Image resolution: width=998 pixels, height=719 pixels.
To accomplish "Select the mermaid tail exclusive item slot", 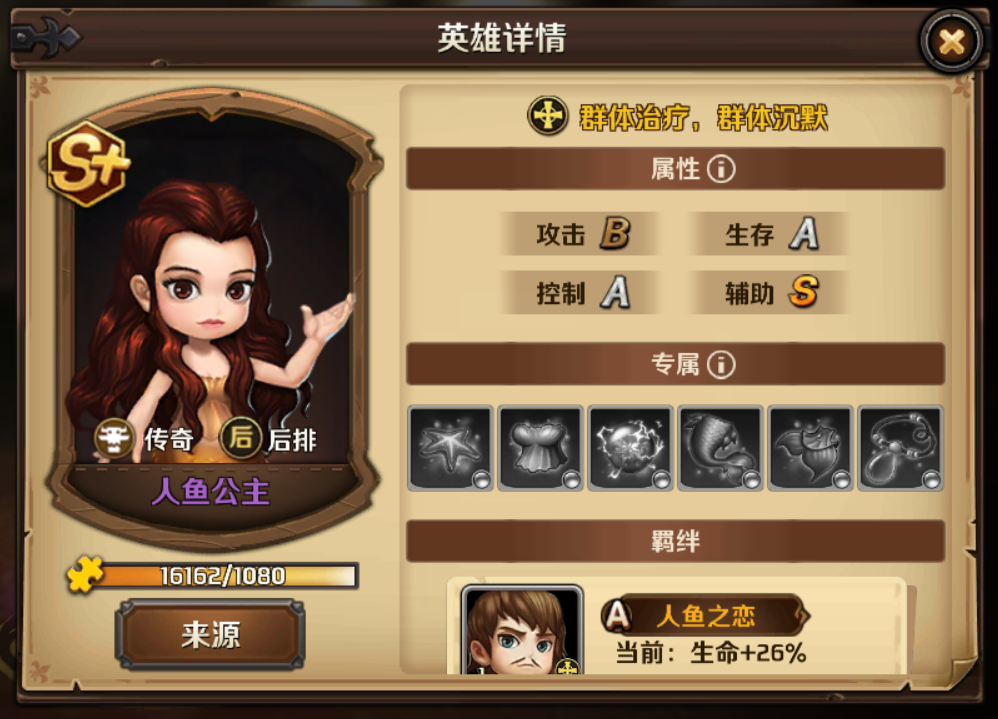I will [720, 447].
